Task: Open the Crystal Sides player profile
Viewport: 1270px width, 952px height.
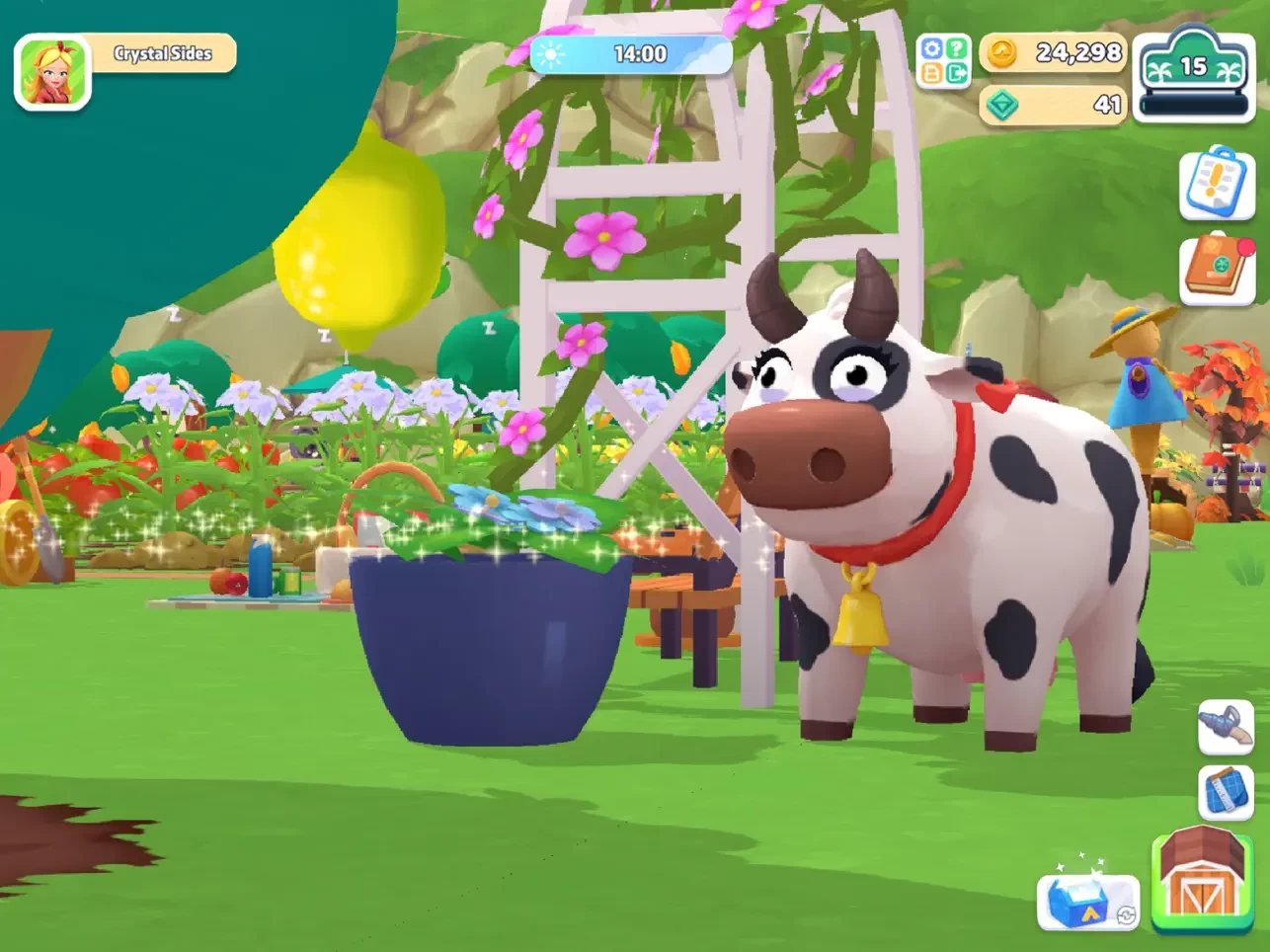Action: click(x=163, y=53)
